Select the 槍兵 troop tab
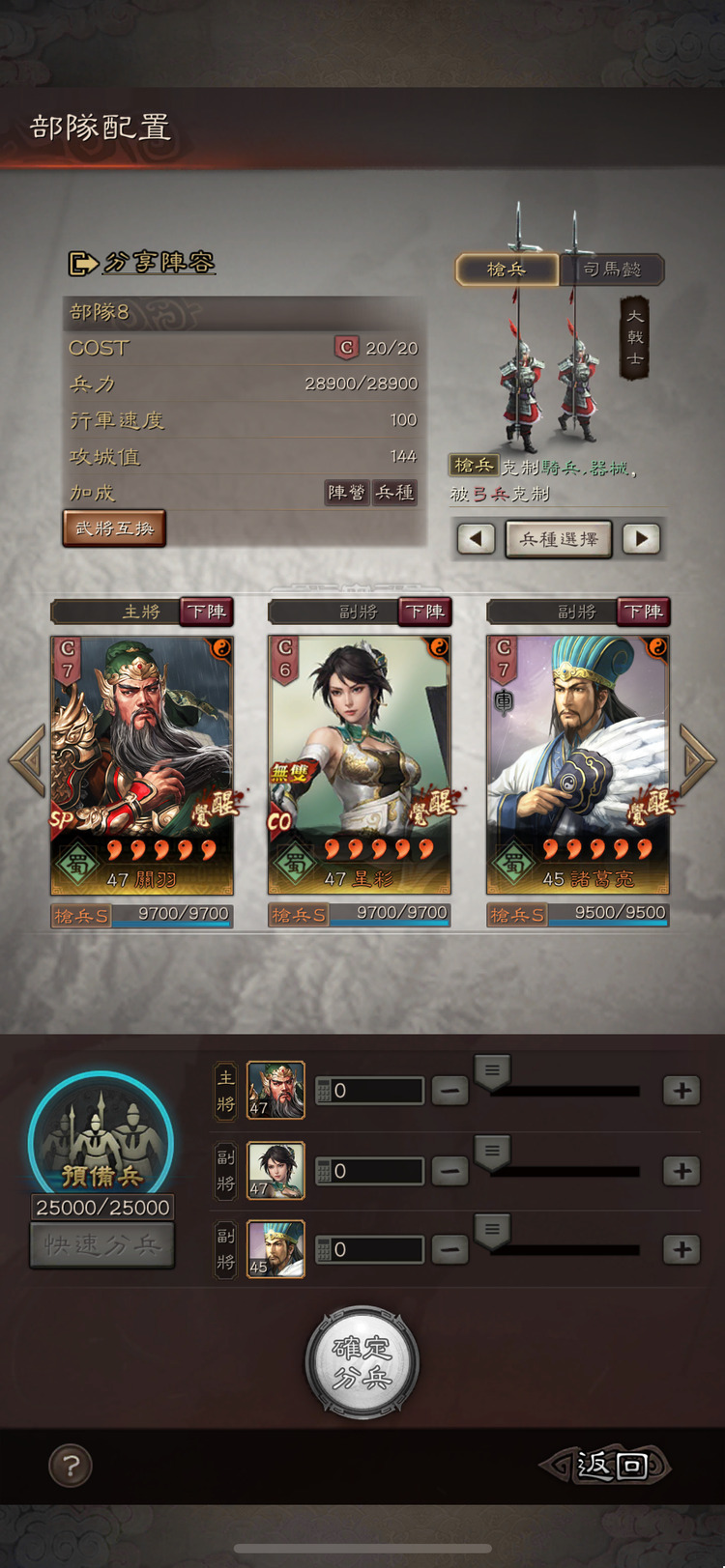 pyautogui.click(x=507, y=270)
